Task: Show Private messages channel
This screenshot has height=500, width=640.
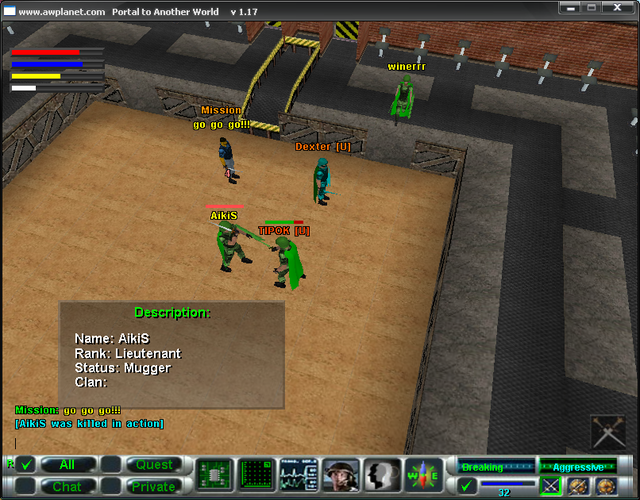Action: [154, 486]
